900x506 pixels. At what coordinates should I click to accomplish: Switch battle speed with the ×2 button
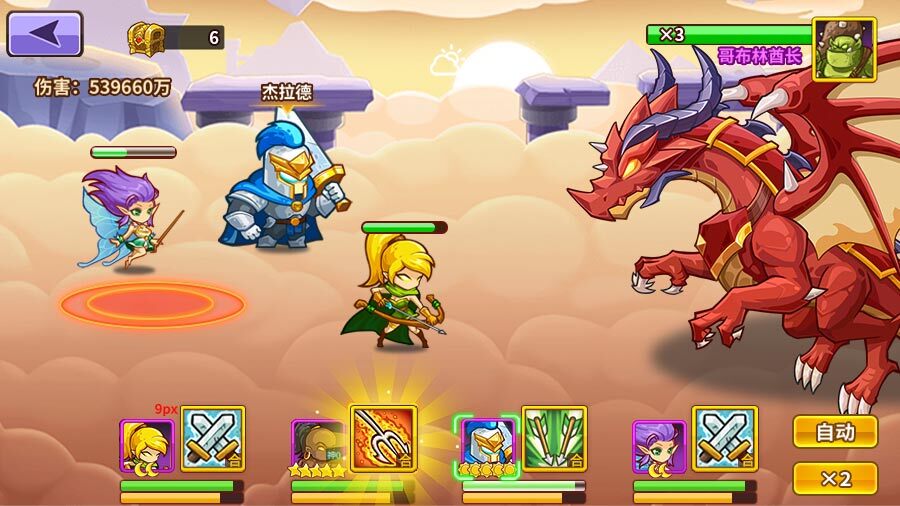tap(835, 478)
